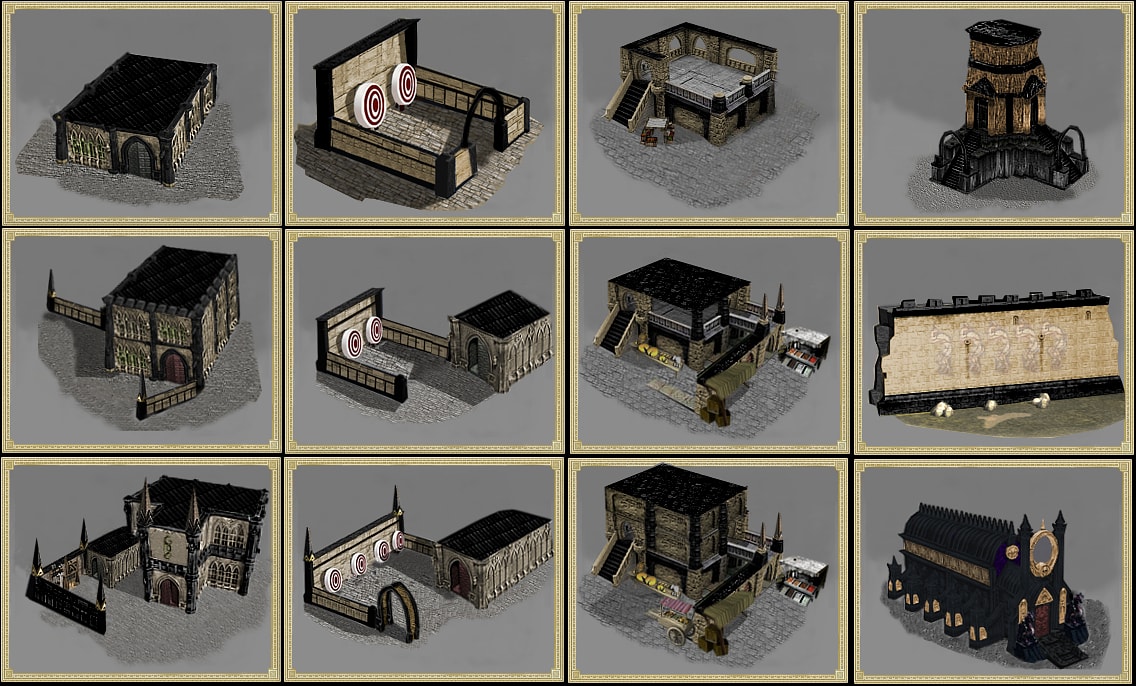The image size is (1136, 686).
Task: Choose the two-target range with arch gate
Action: [425, 113]
